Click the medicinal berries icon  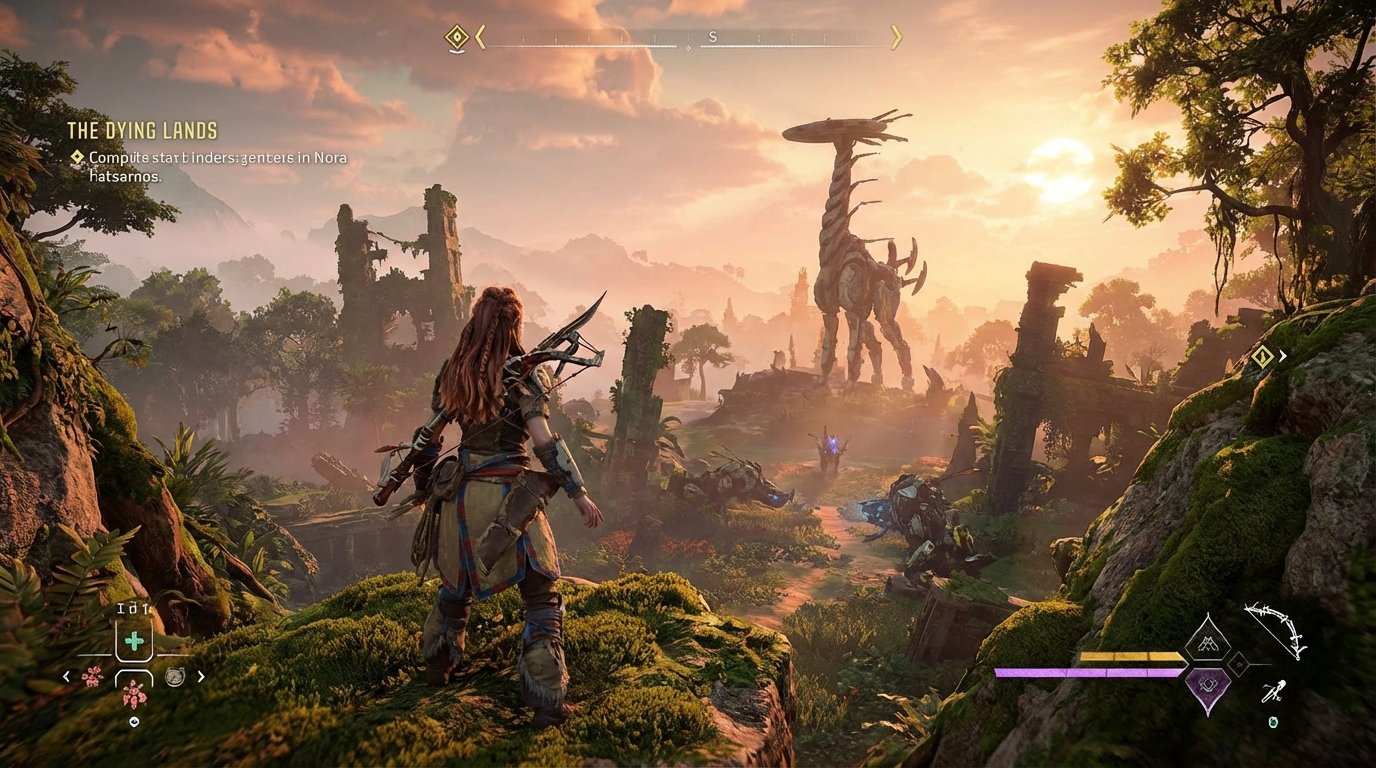[92, 677]
